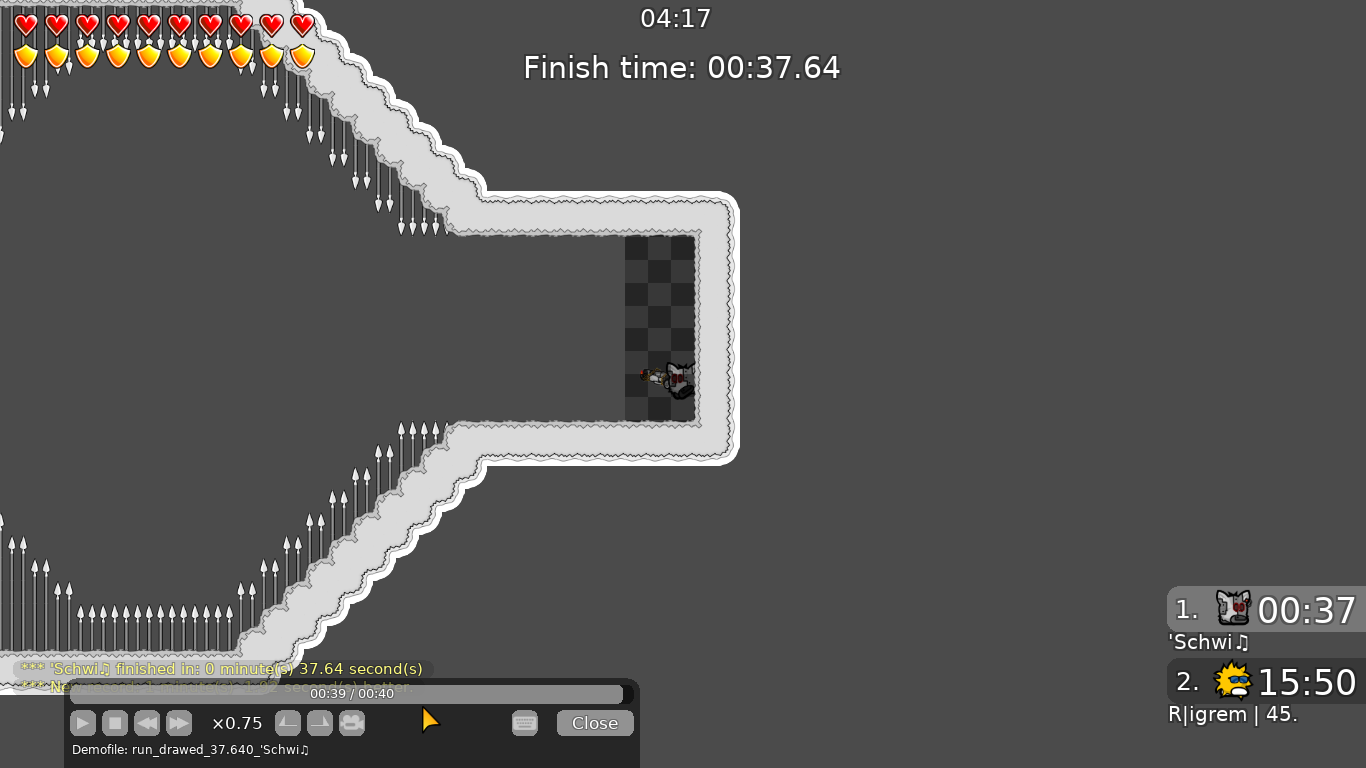Select R|igrem's spiky yellow tee avatar
Viewport: 1366px width, 768px height.
(1232, 682)
